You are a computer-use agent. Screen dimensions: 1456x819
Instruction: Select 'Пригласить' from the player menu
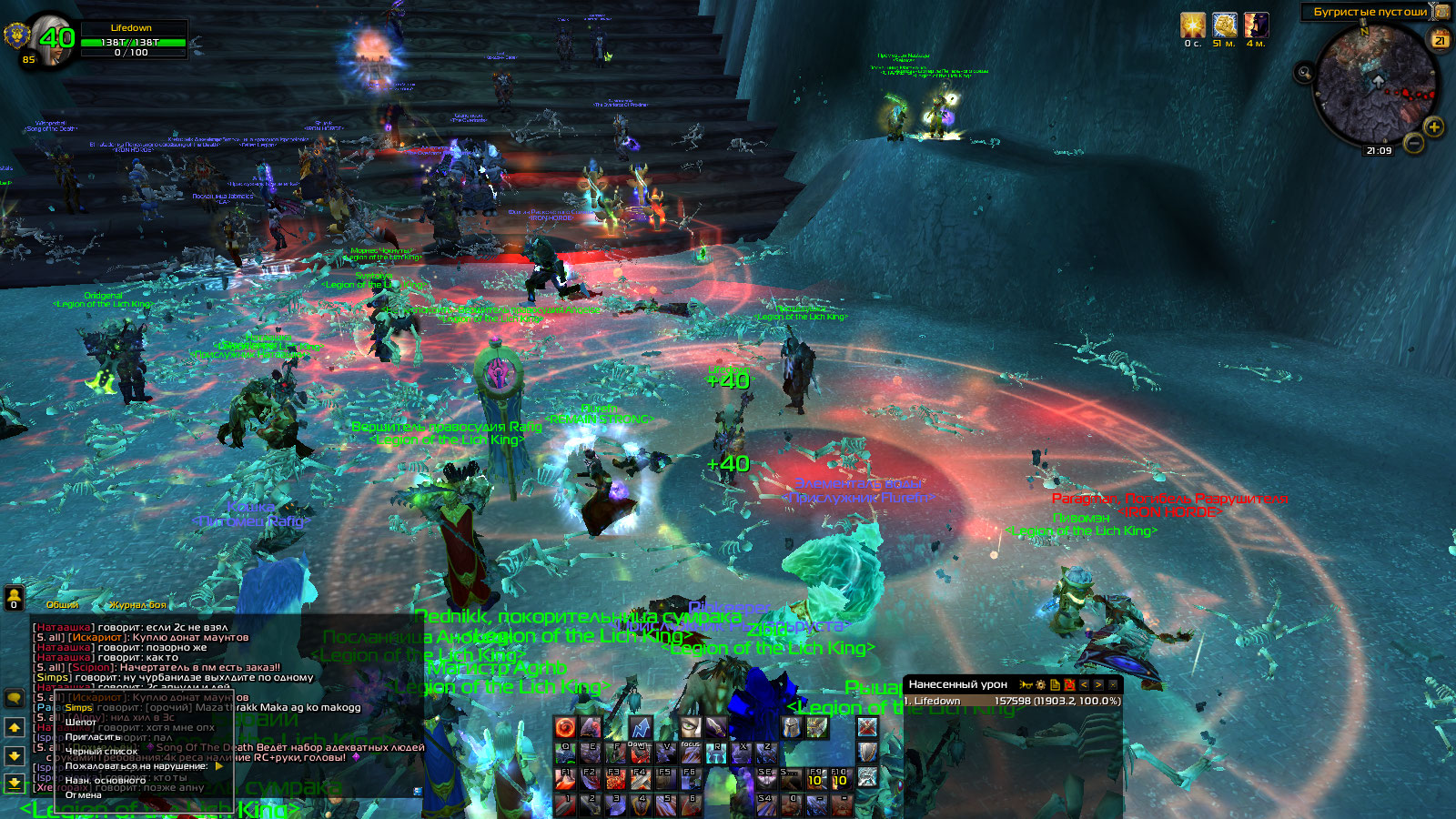click(x=93, y=737)
